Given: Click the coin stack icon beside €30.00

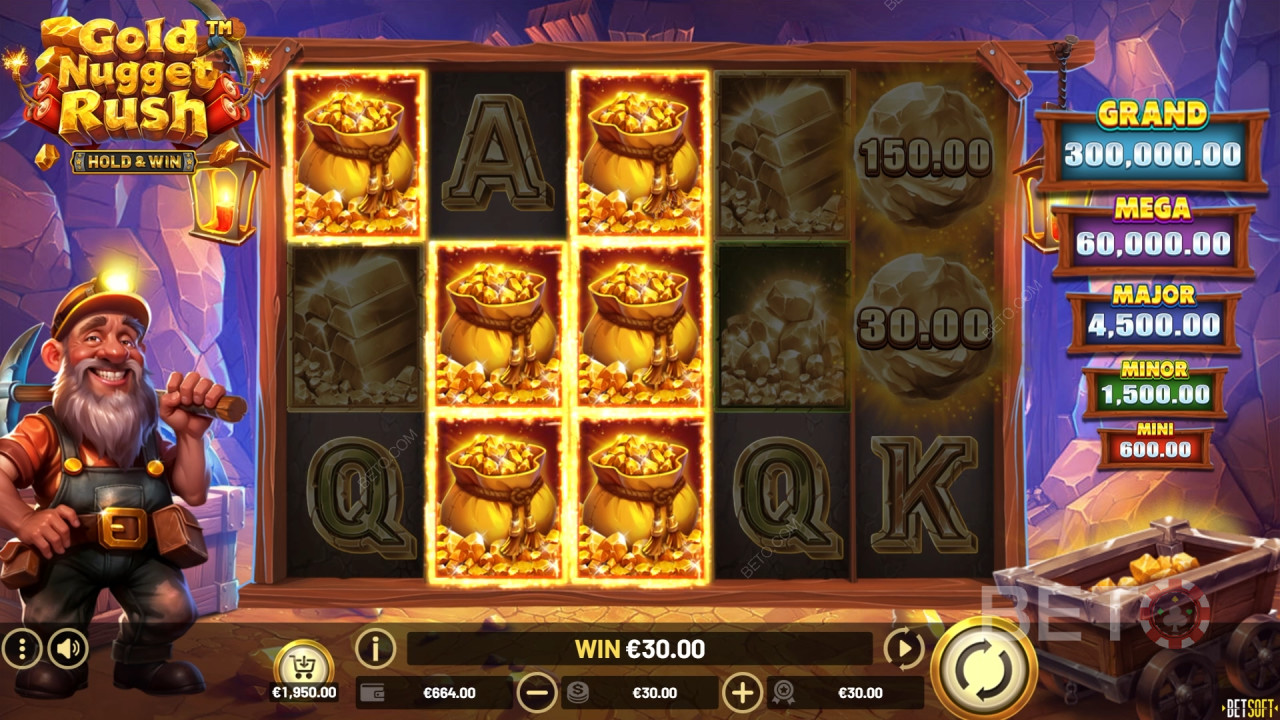Looking at the screenshot, I should tap(578, 692).
